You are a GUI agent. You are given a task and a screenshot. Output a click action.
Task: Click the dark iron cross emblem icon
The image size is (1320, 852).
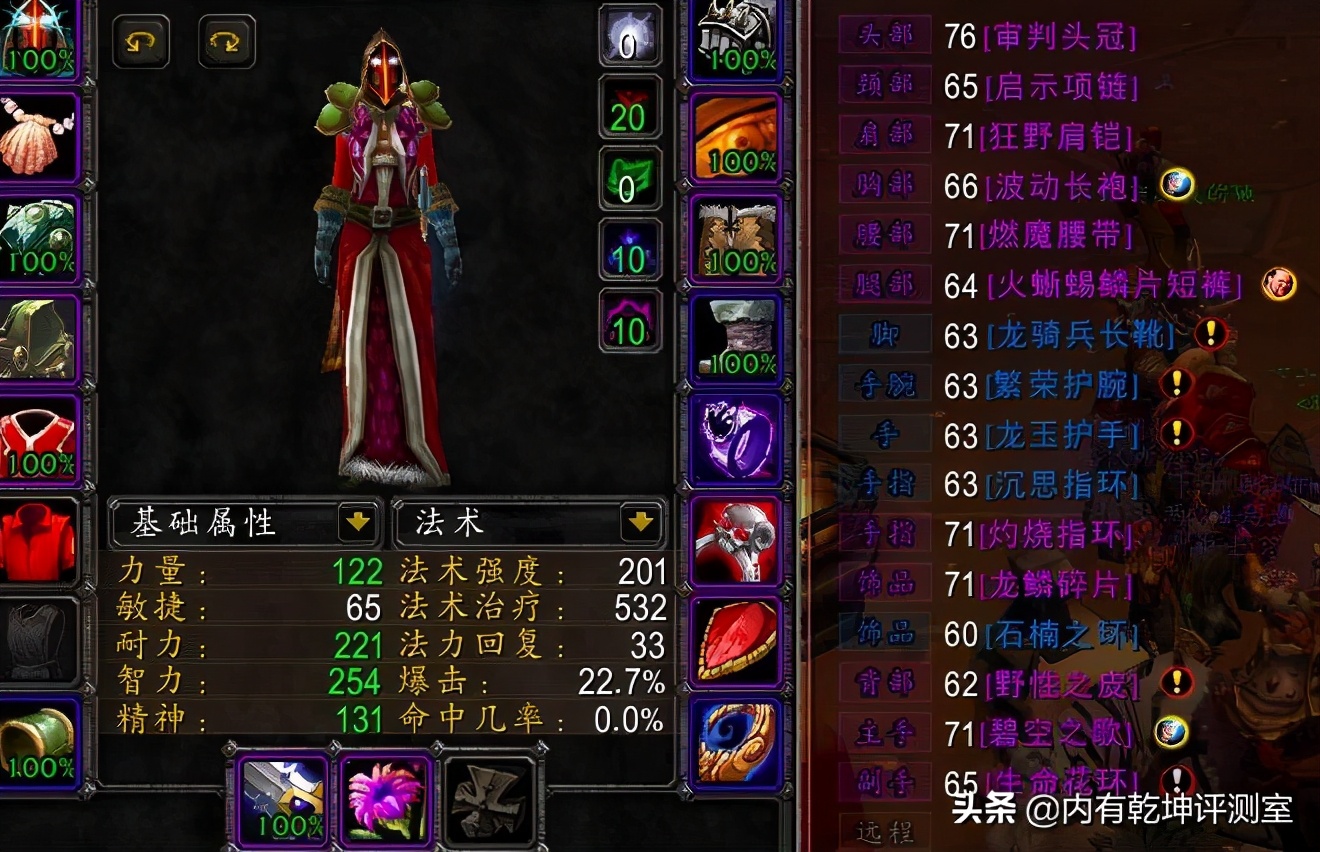[x=488, y=800]
